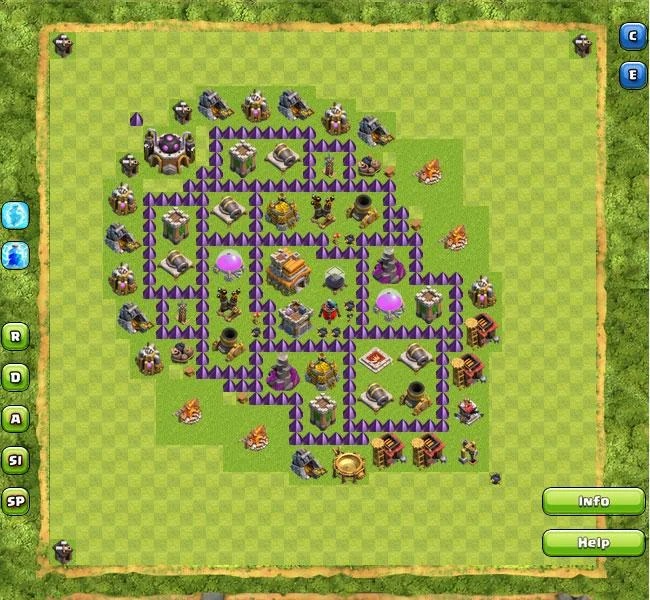The height and width of the screenshot is (600, 650).
Task: Click the green A button
Action: point(15,419)
